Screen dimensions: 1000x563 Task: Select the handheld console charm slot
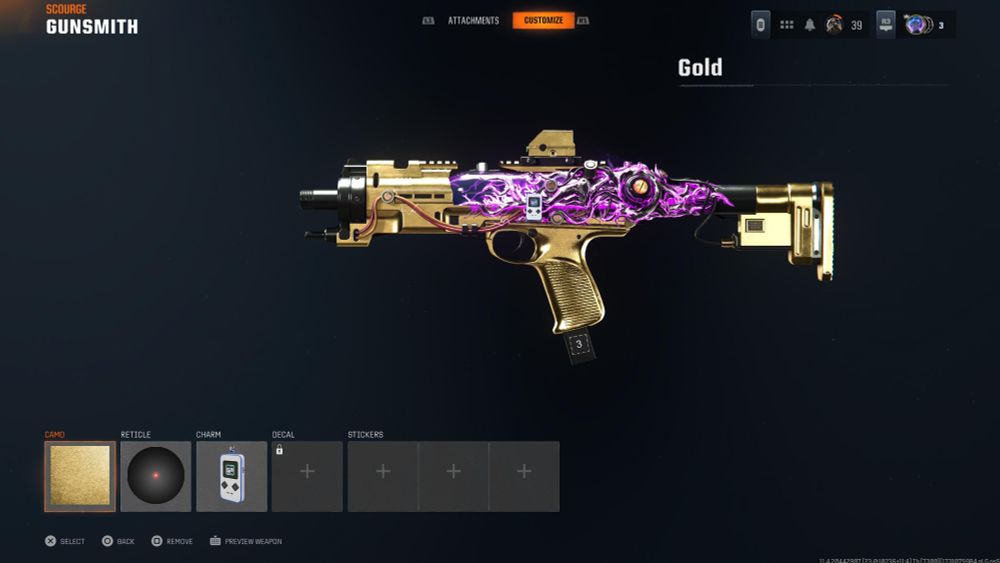231,476
